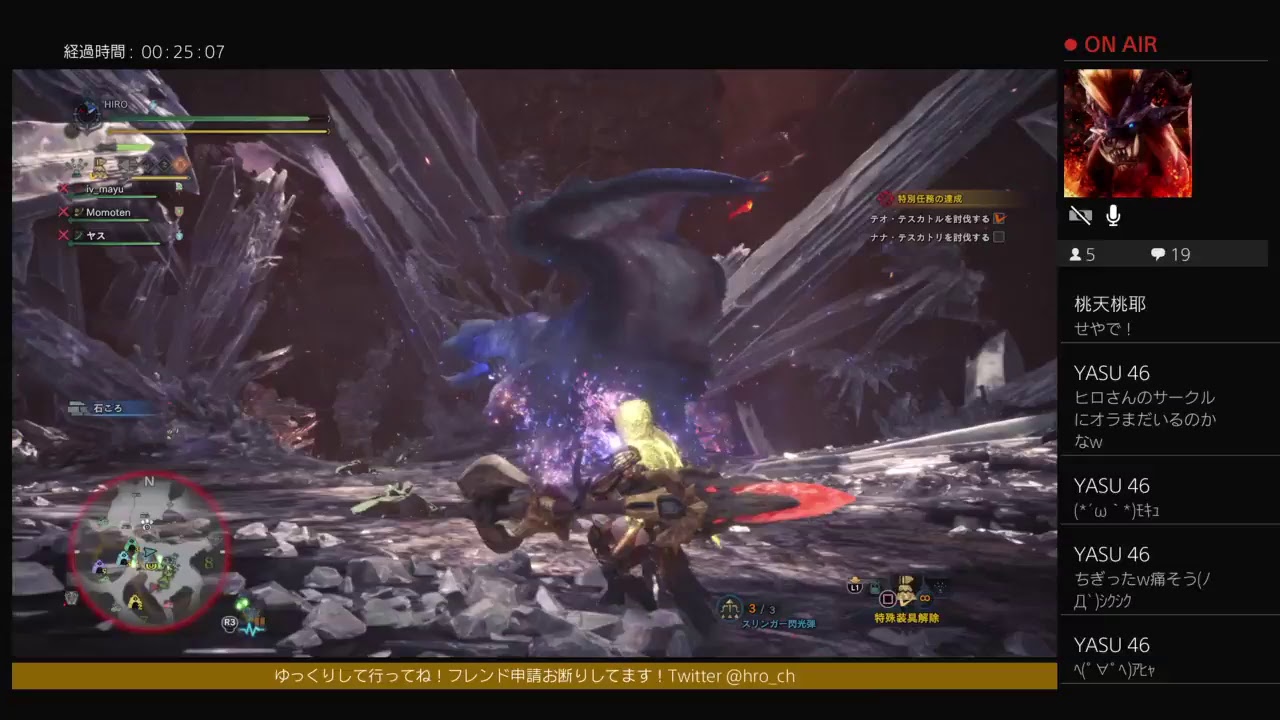Screen dimensions: 1280x720
Task: Open the comment count bubble
Action: (x=1158, y=255)
